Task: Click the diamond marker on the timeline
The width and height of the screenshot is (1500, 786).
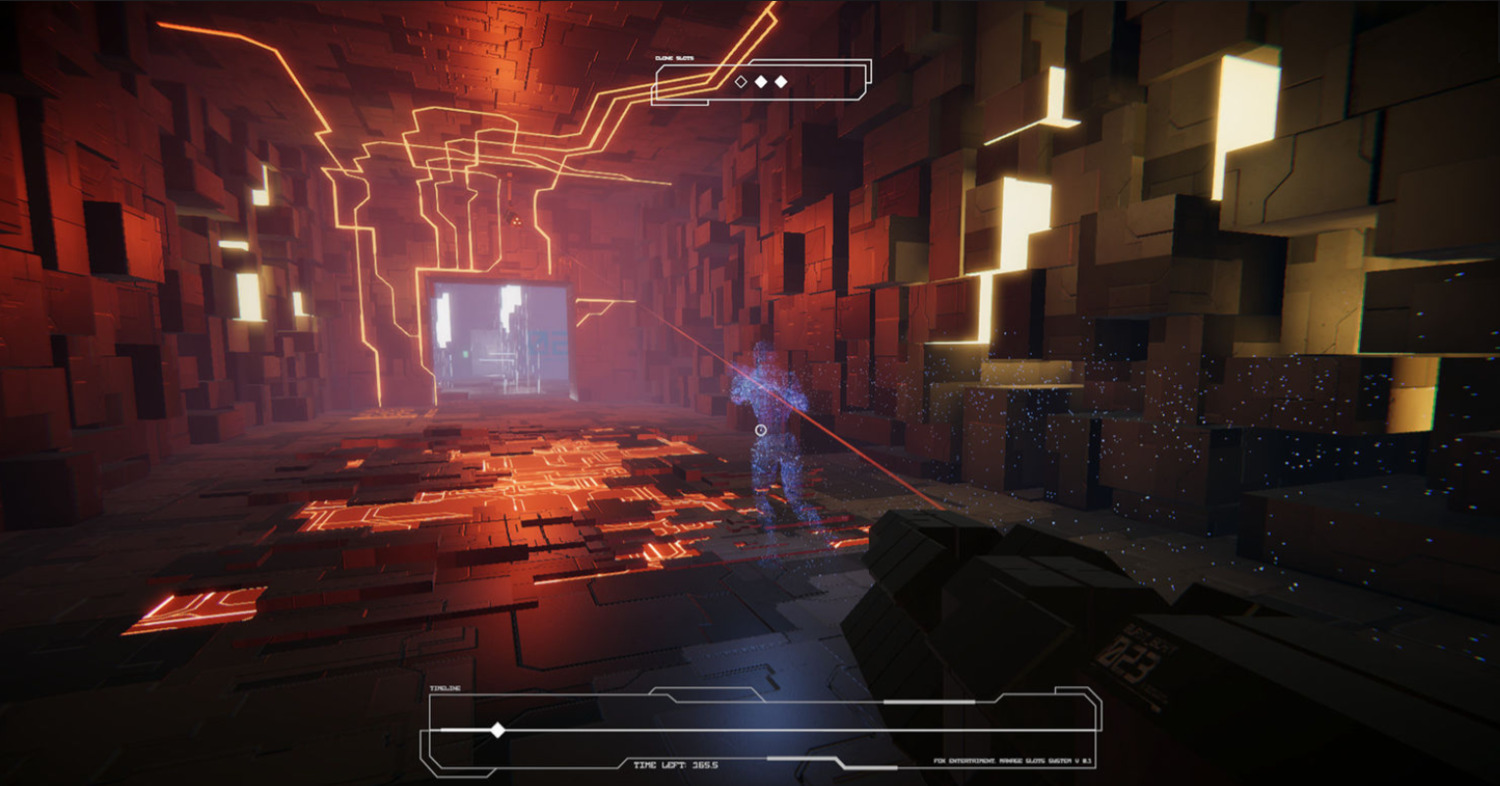Action: (497, 730)
